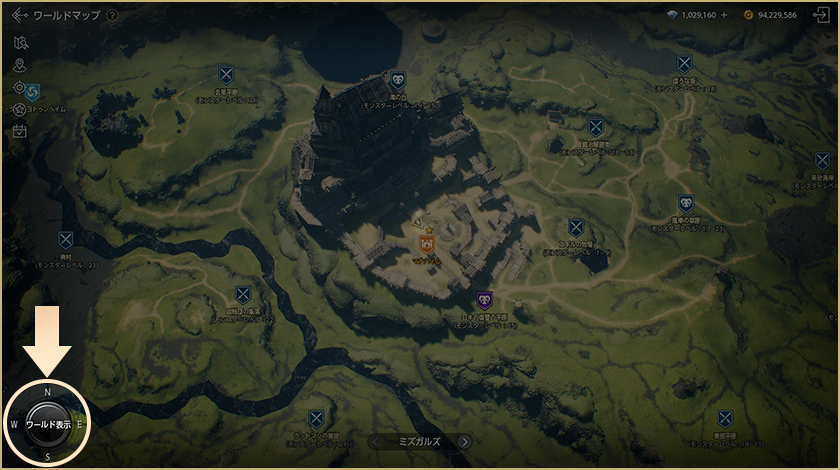Open the star favorites sidebar icon
This screenshot has height=470, width=840.
[20, 108]
